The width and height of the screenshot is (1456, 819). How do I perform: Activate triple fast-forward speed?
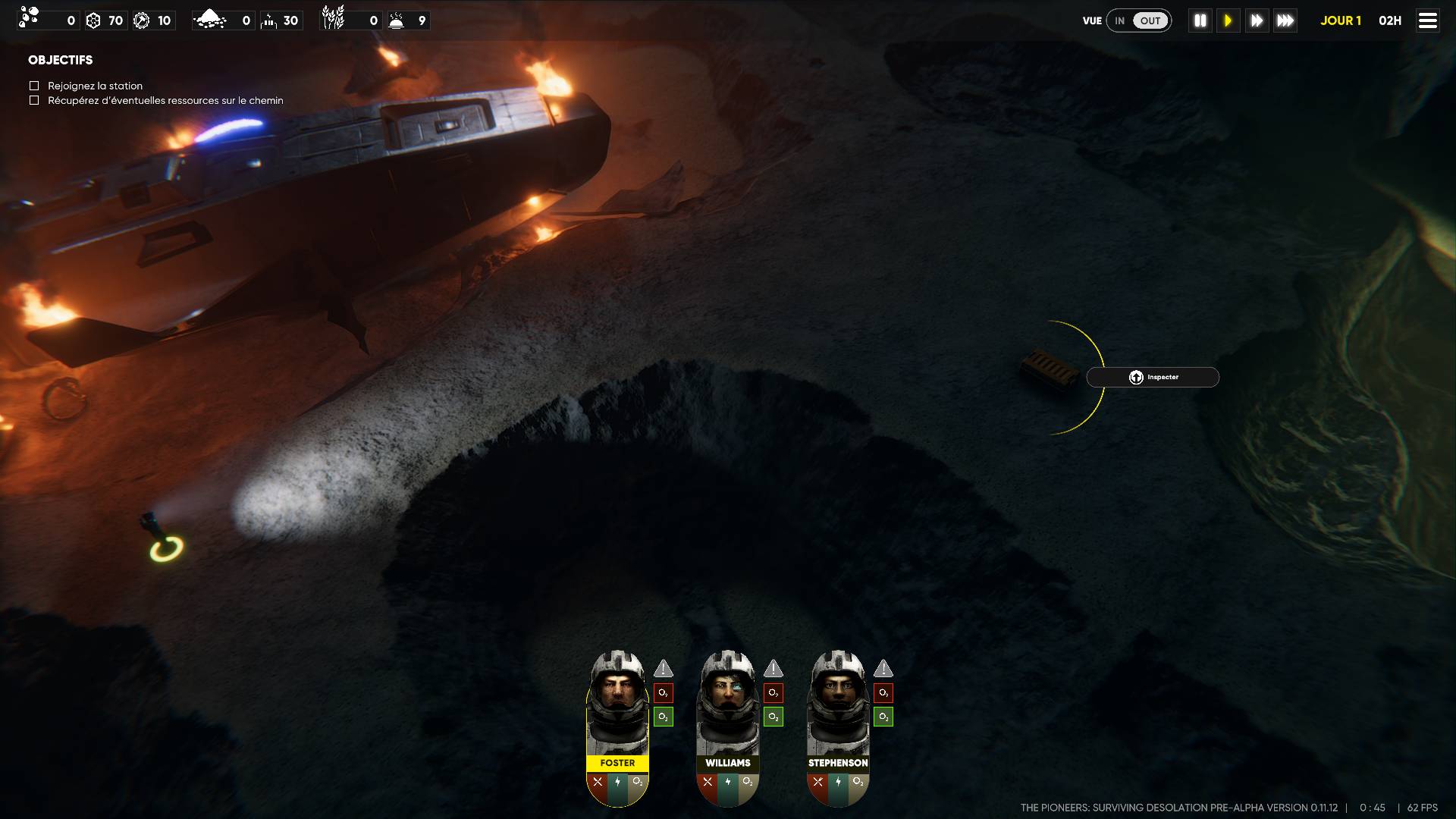1285,20
